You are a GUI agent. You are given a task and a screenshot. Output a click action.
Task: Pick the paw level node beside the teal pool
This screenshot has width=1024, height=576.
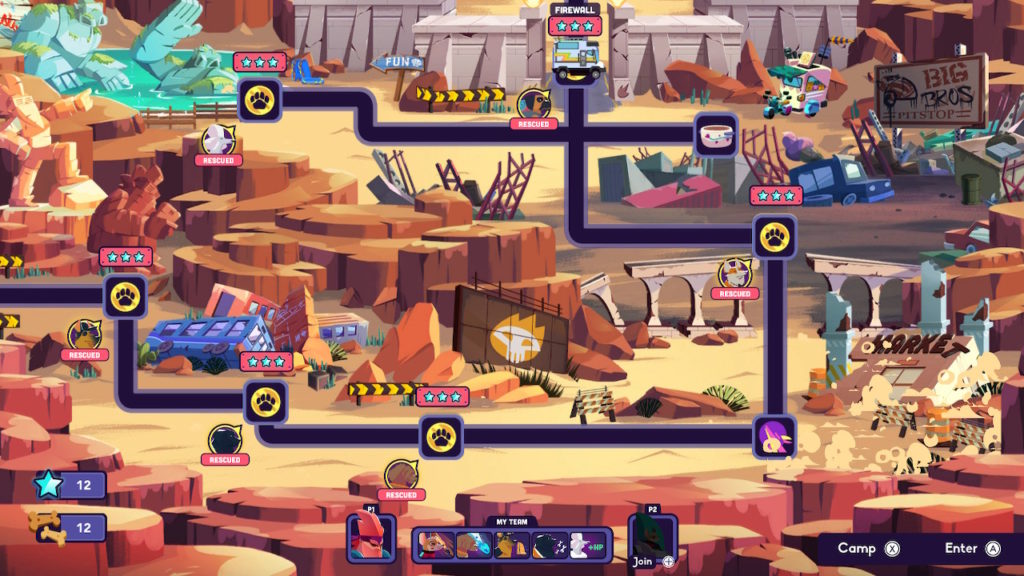pyautogui.click(x=258, y=100)
